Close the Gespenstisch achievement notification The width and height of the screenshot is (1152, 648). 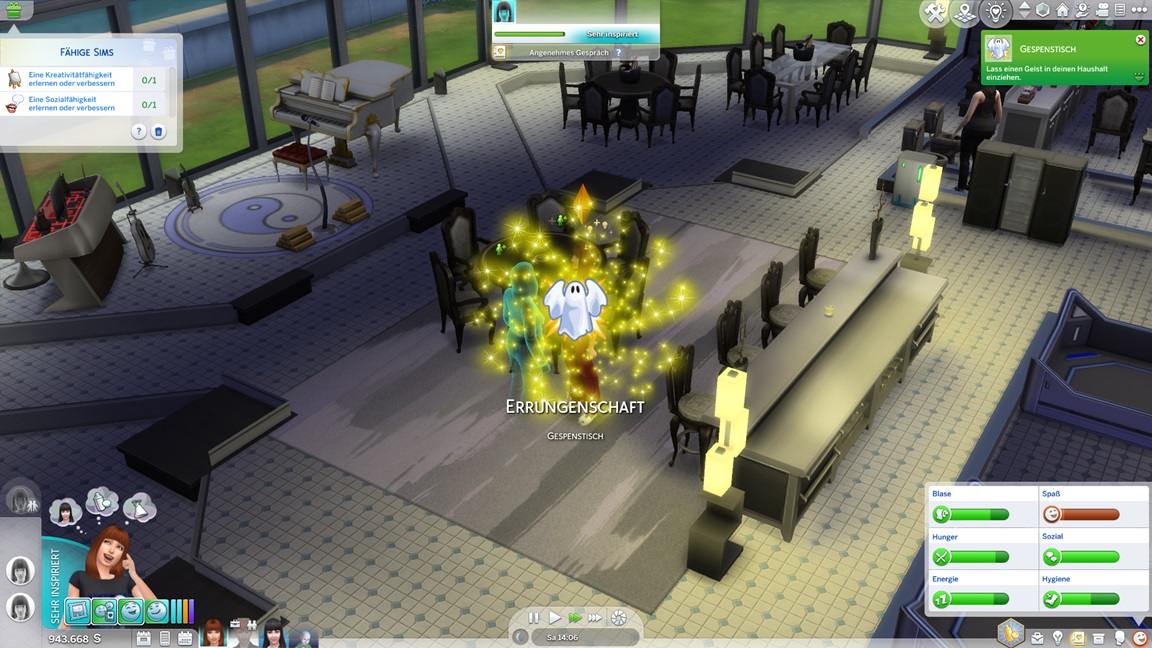(1140, 40)
